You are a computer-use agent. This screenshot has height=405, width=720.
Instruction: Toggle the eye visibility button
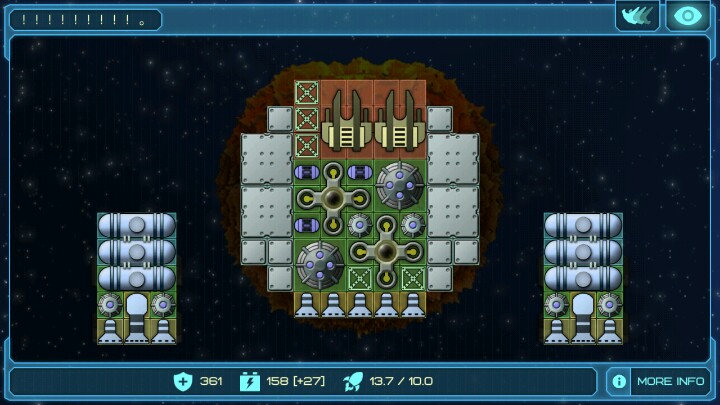click(688, 16)
